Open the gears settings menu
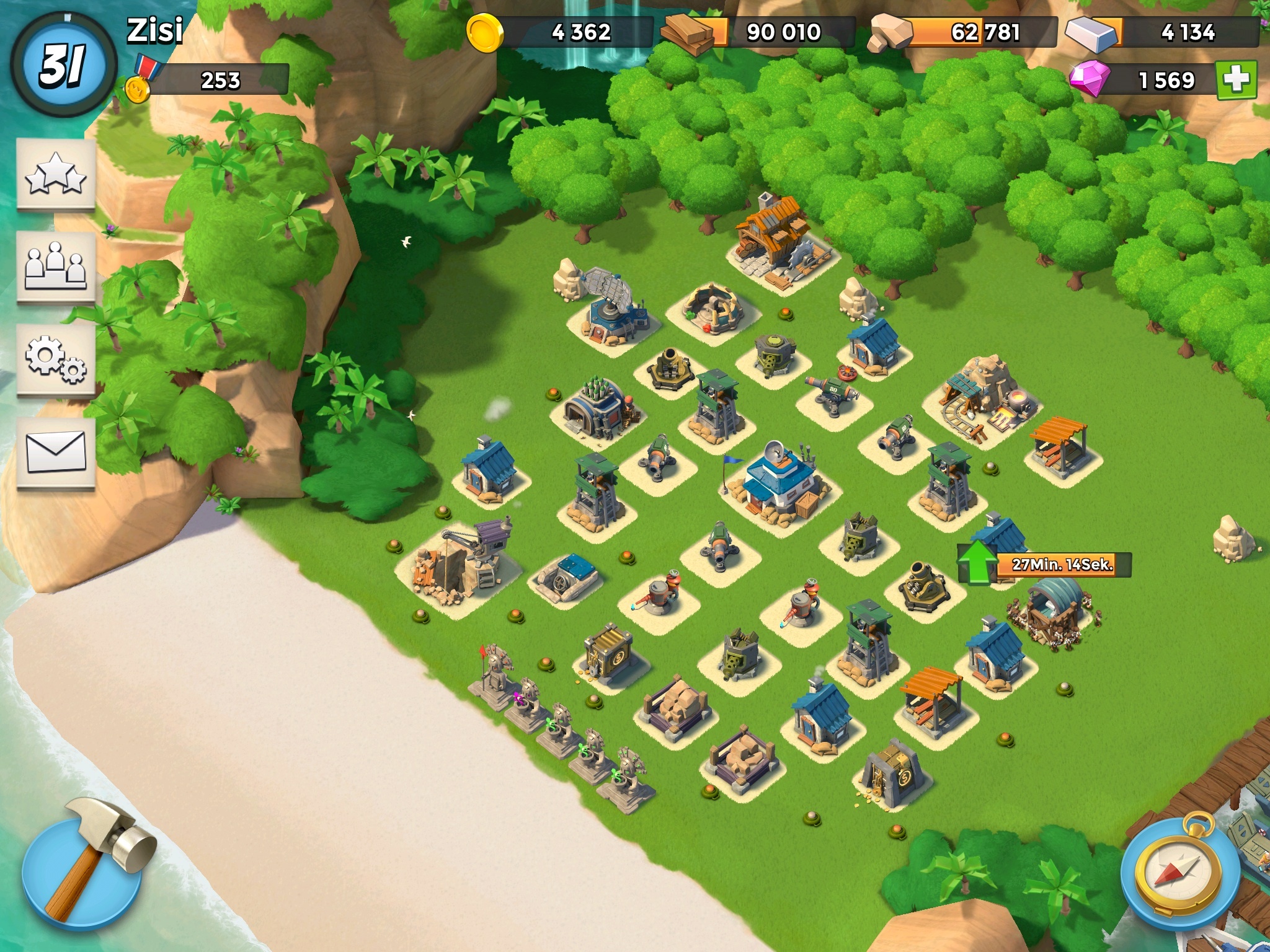1270x952 pixels. tap(56, 359)
